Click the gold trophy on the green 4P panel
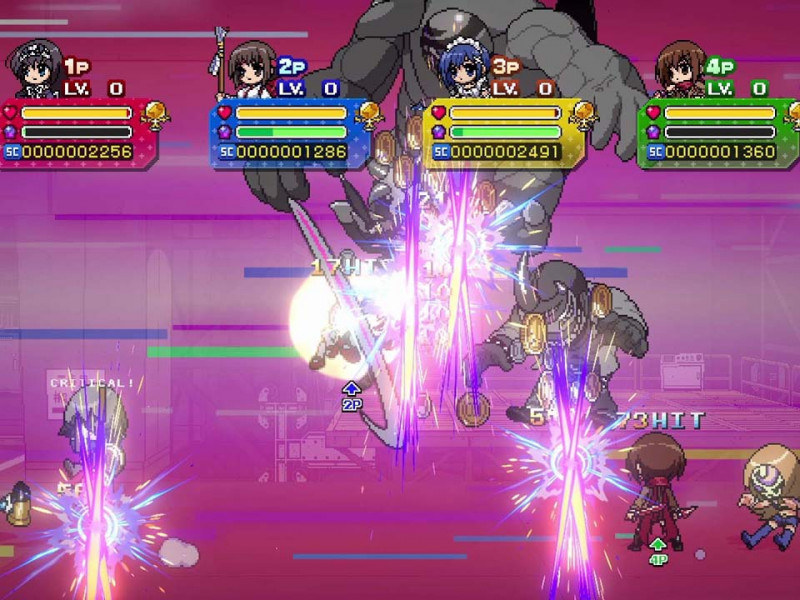The width and height of the screenshot is (800, 600). [x=792, y=116]
